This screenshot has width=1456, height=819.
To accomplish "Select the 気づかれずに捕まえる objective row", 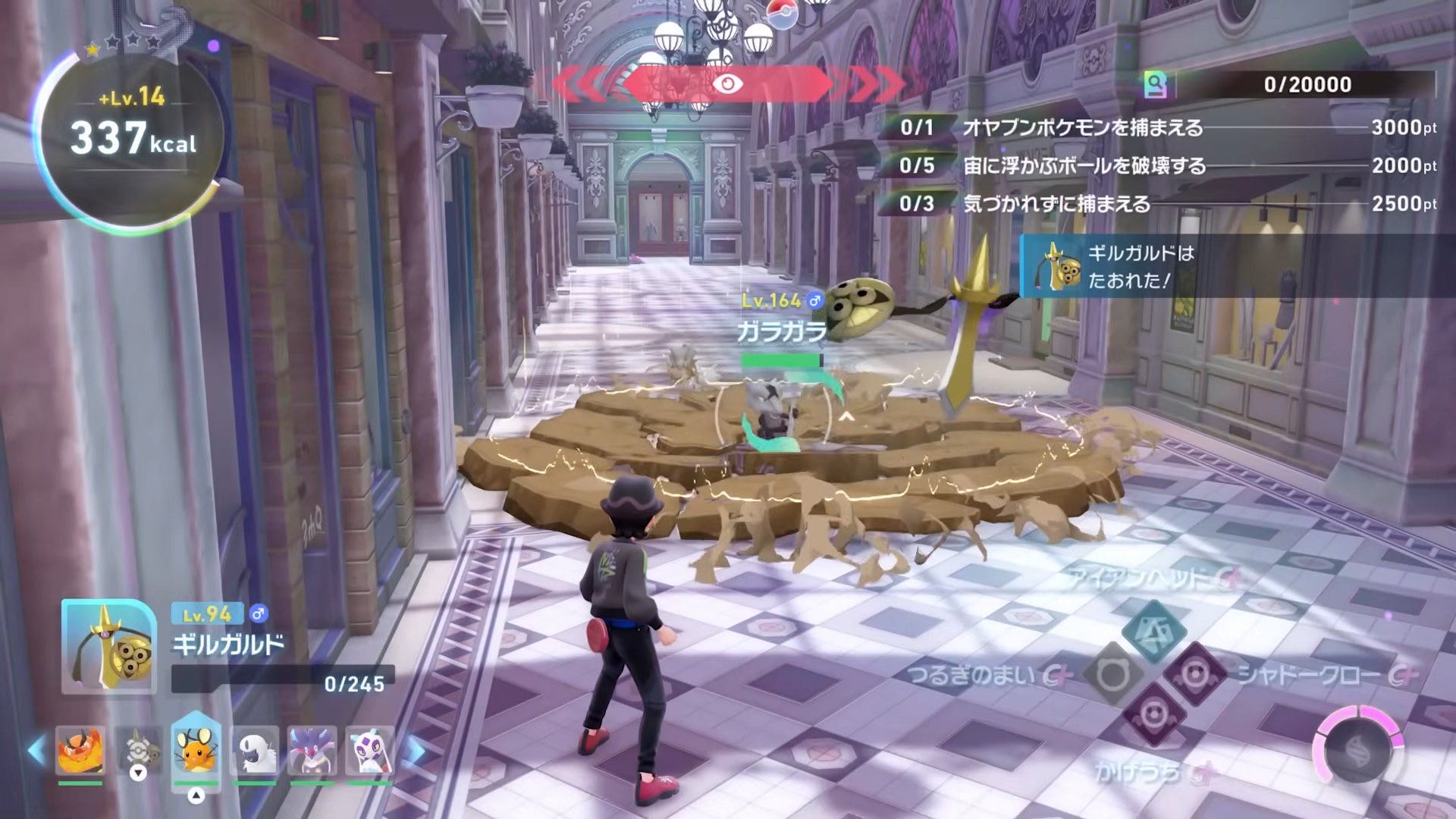I will [x=1158, y=203].
